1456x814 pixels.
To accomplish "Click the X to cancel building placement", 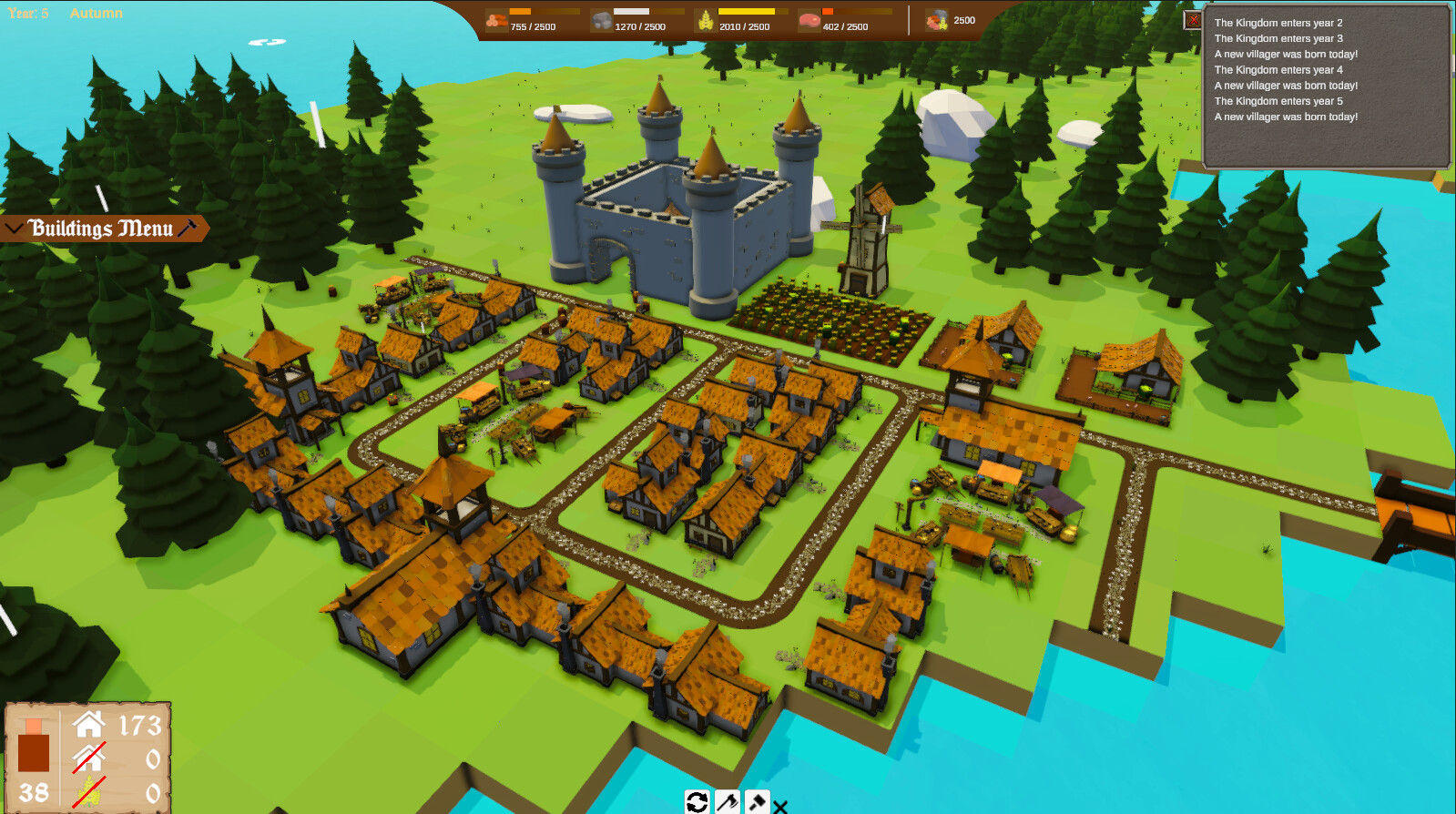I will [x=781, y=808].
